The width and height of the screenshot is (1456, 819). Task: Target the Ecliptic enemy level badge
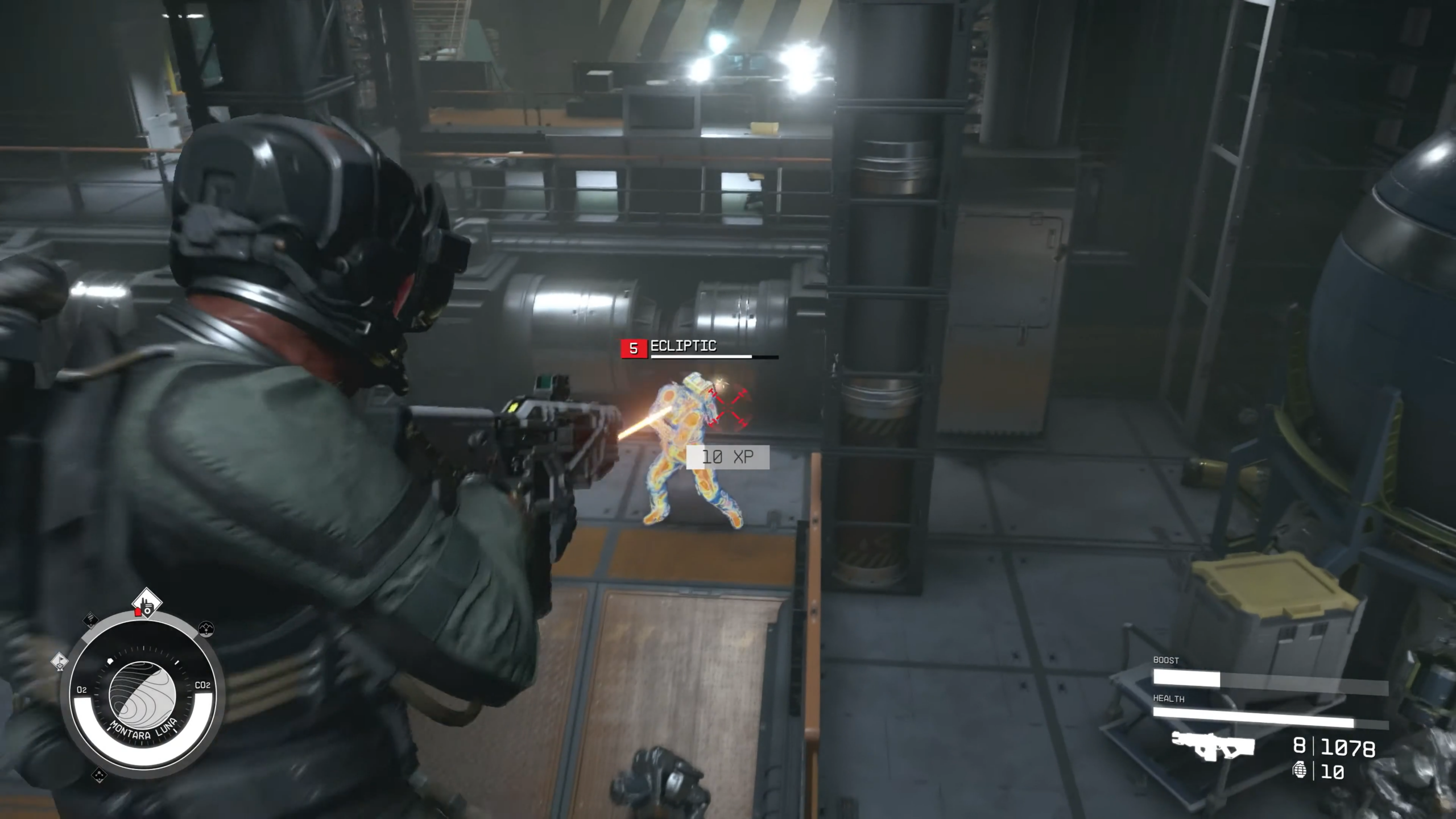click(634, 349)
